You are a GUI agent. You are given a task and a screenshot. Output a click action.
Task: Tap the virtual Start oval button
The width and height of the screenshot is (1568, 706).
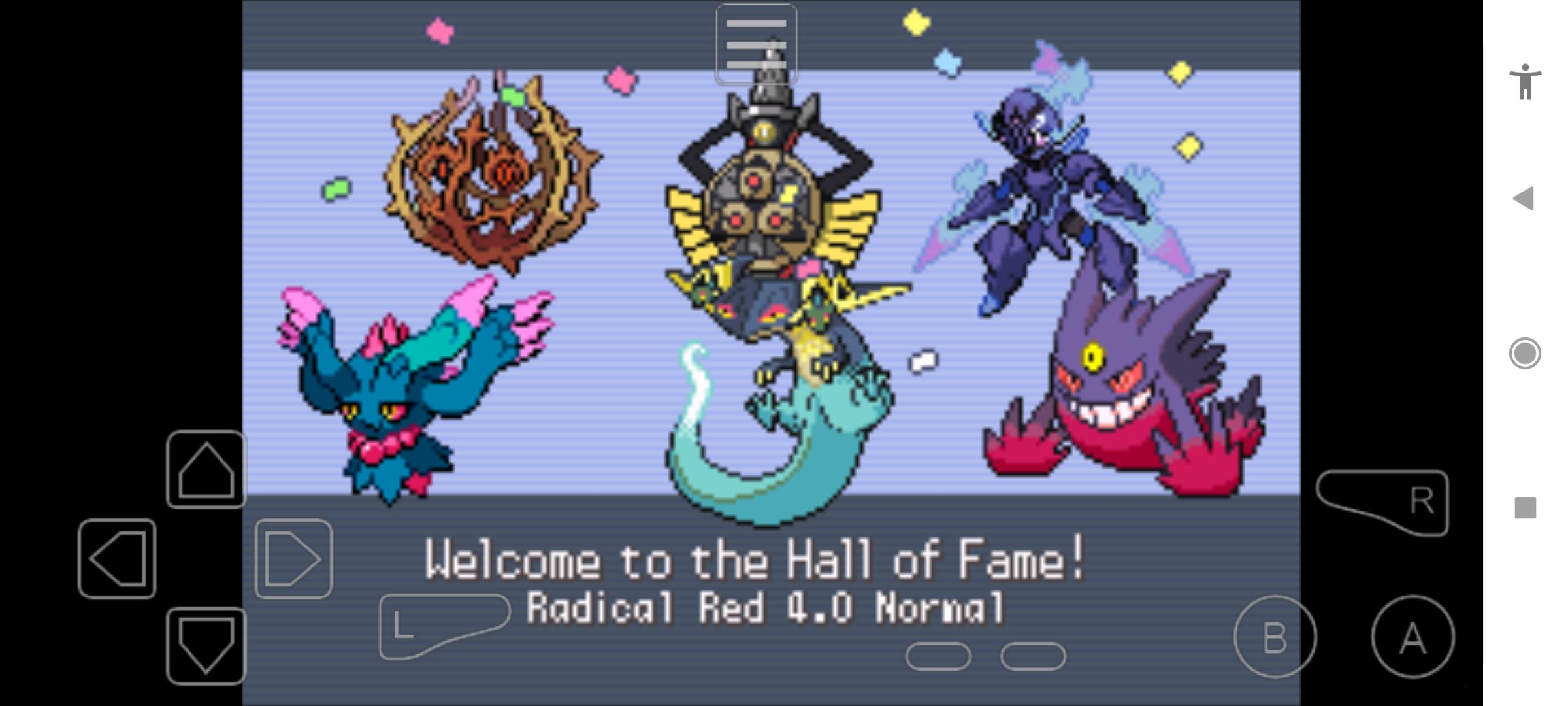pos(1033,656)
